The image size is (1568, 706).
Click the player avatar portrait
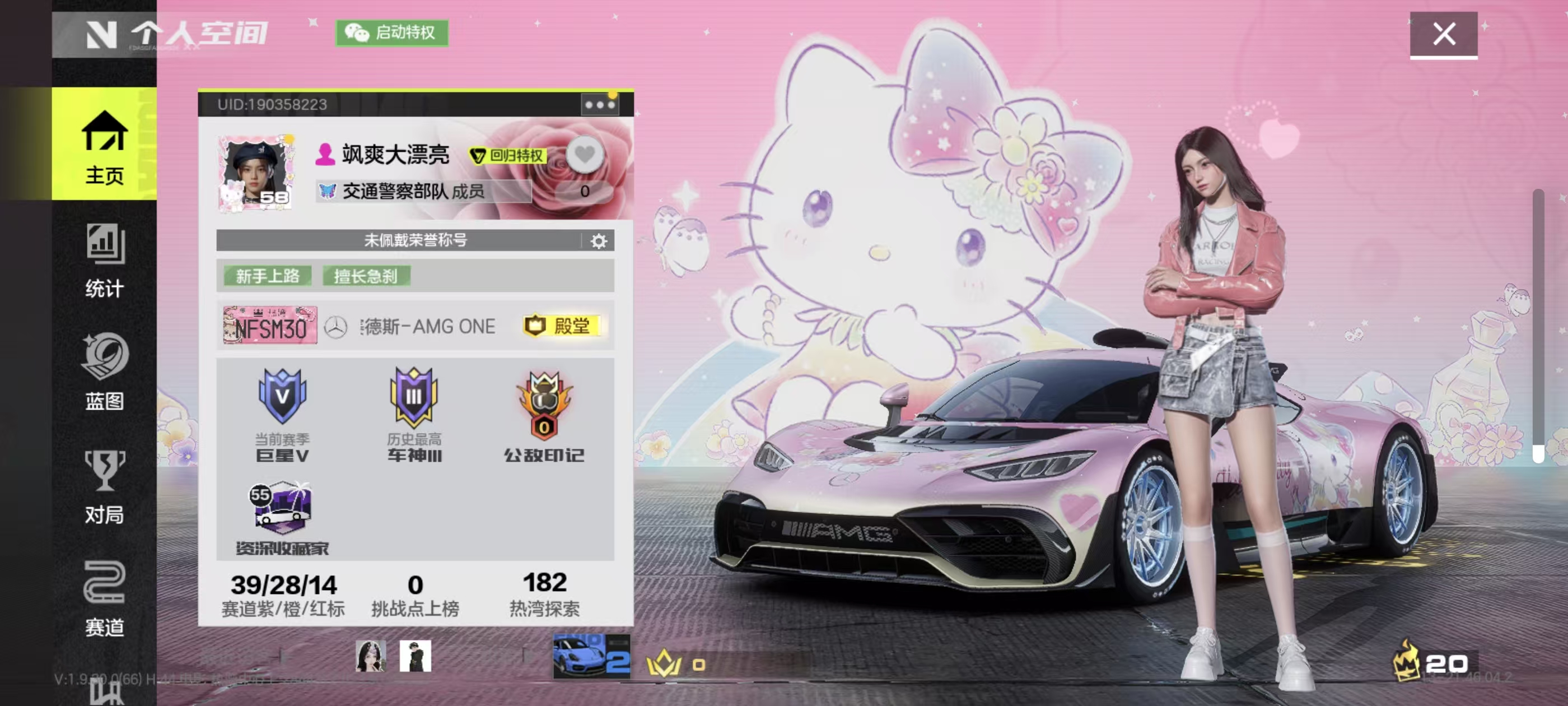click(256, 173)
